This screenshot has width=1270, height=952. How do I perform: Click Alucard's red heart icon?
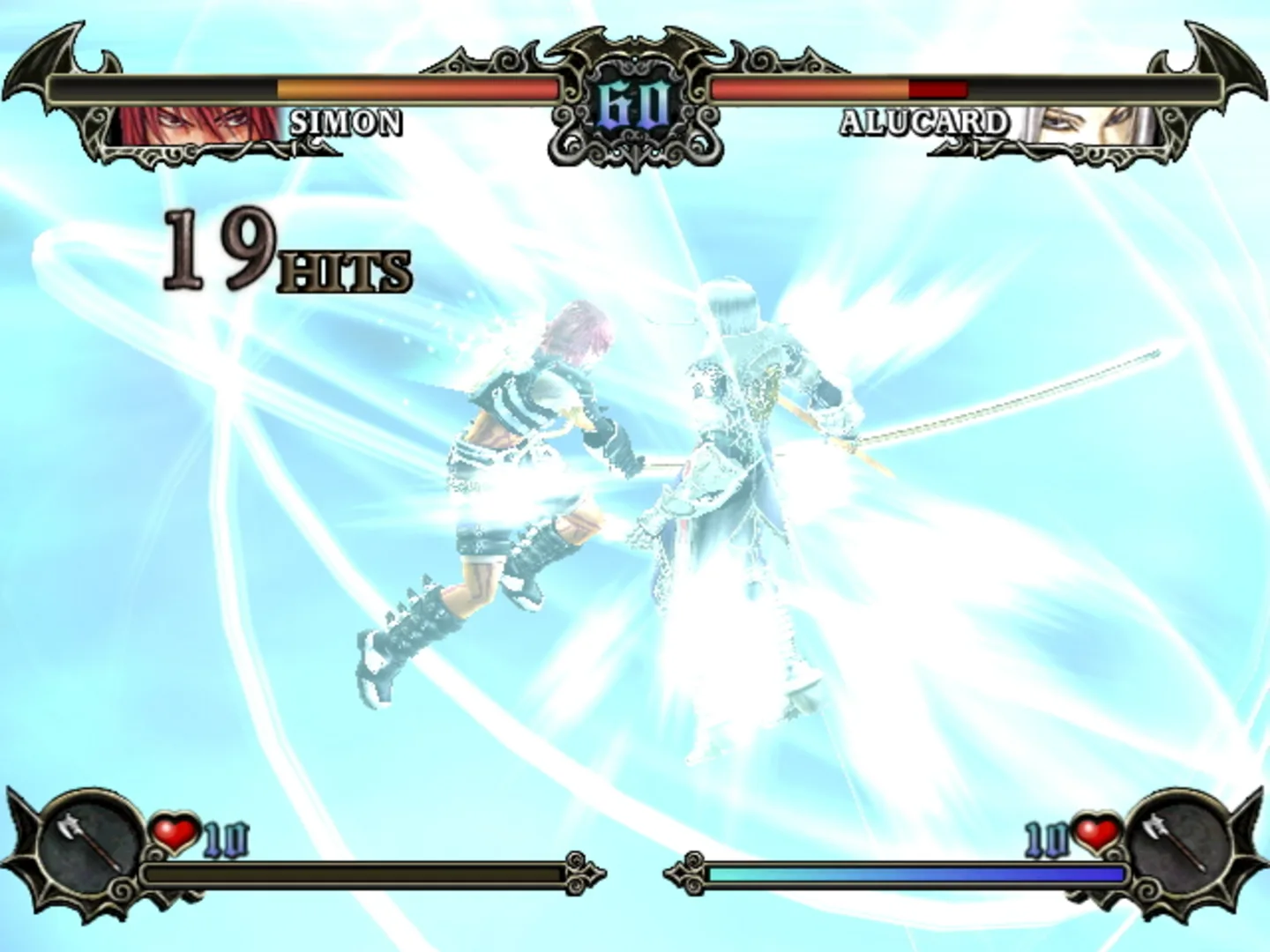1095,832
